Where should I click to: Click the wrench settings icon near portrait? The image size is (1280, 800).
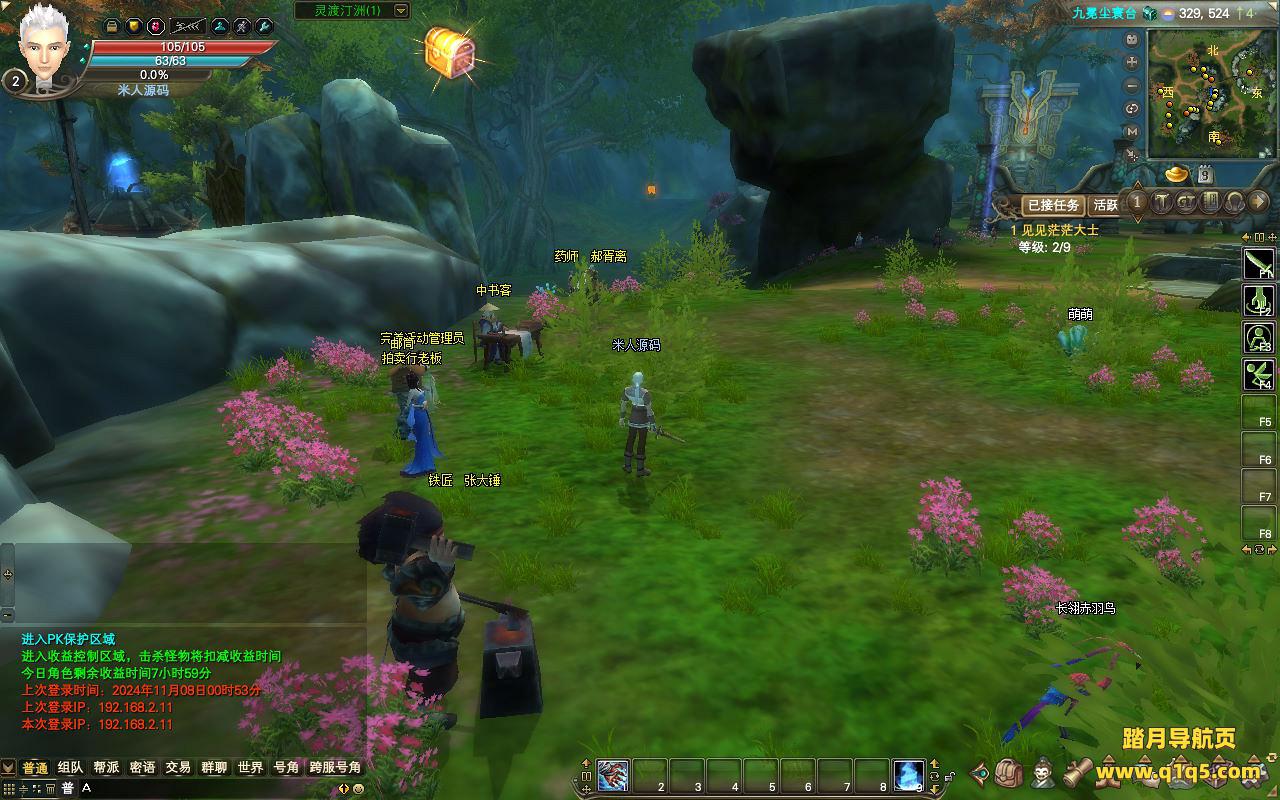(x=264, y=27)
